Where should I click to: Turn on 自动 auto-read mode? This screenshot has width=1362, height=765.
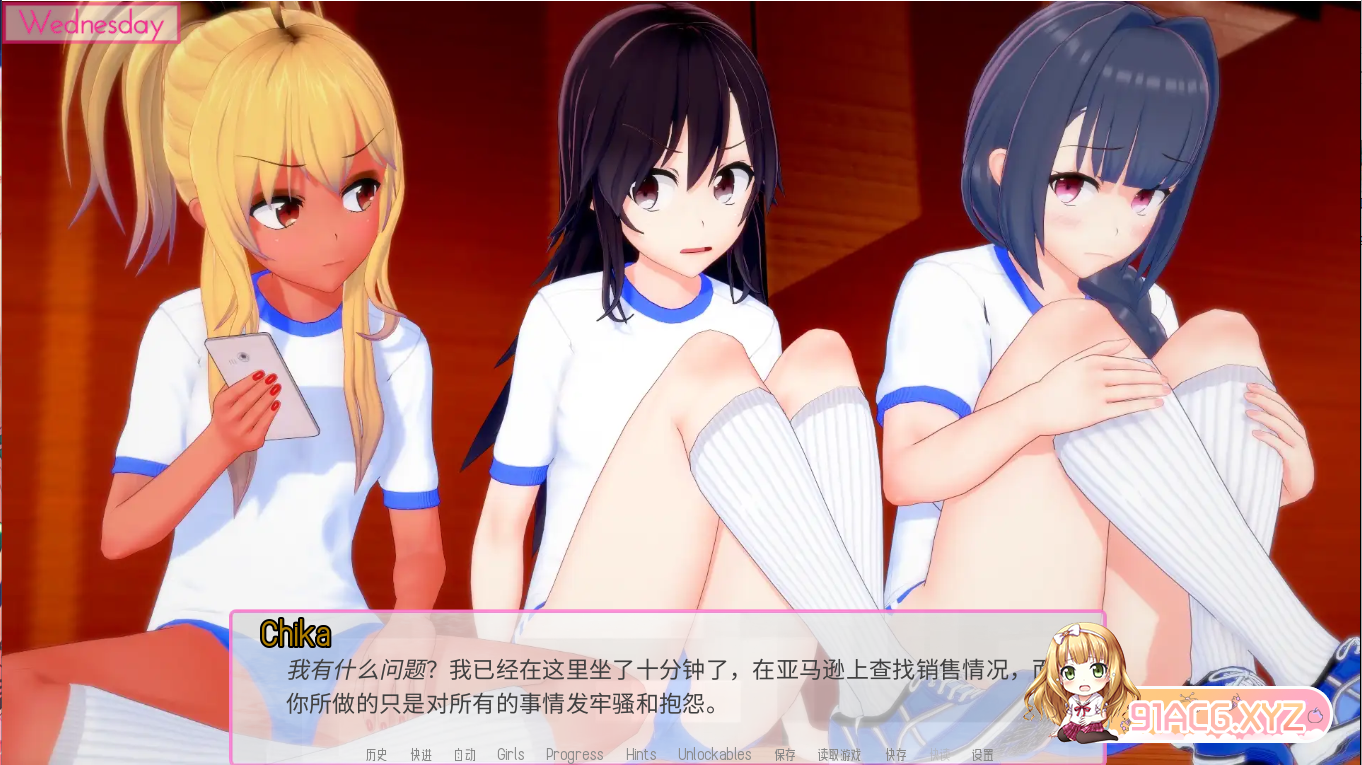465,755
